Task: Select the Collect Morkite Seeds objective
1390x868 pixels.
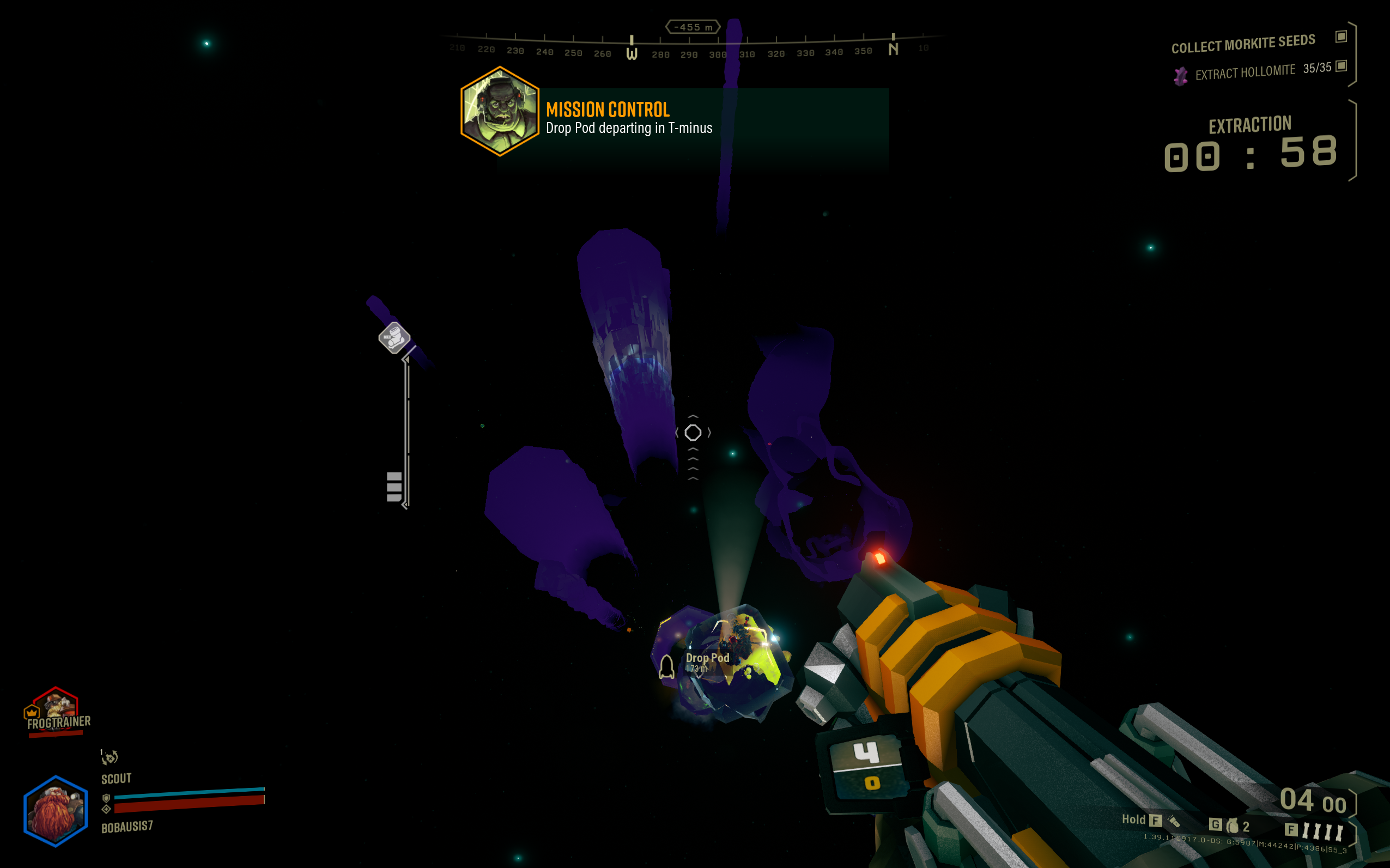Action: (1242, 44)
